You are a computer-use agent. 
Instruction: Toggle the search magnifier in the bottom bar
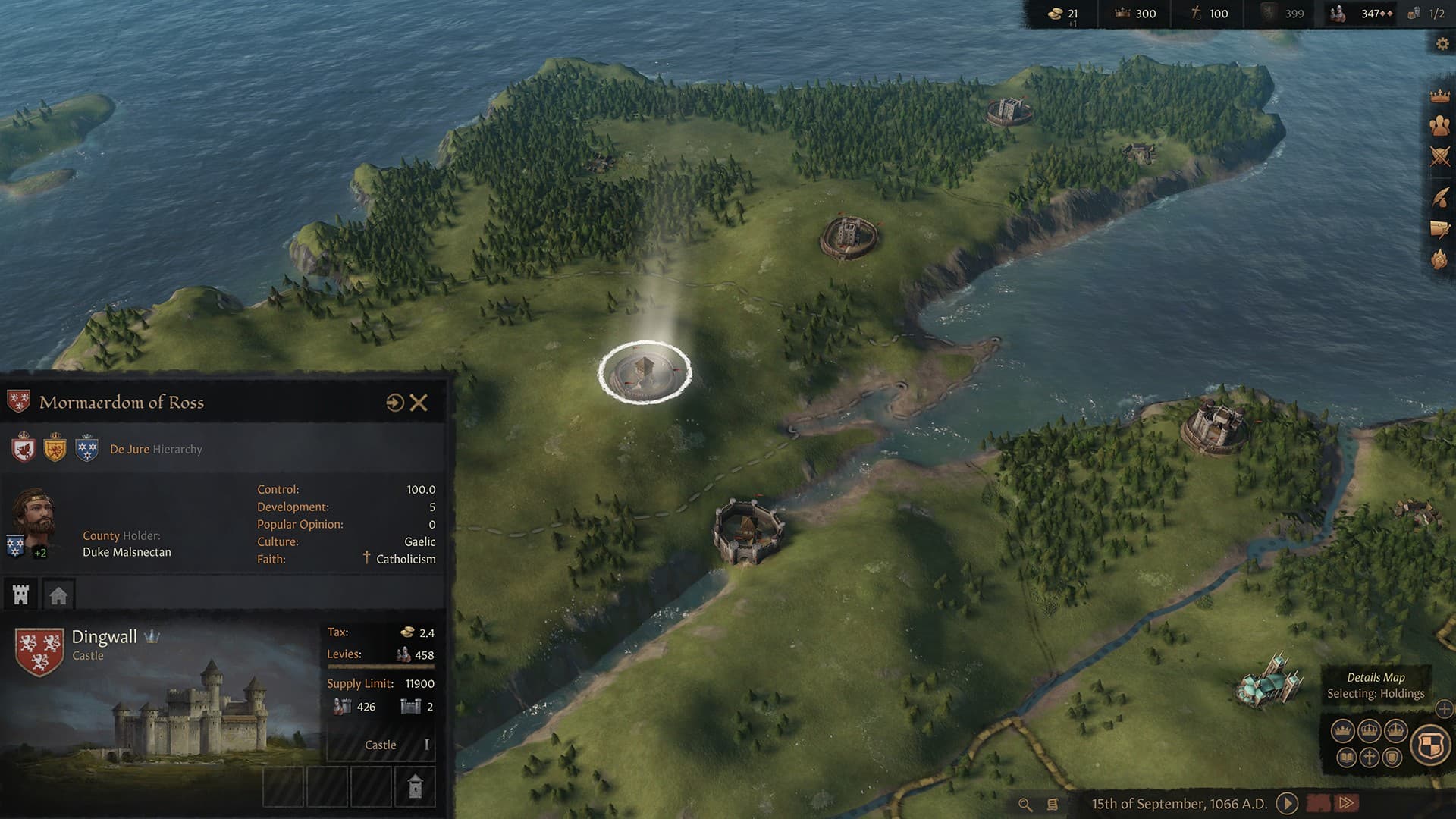(1025, 805)
